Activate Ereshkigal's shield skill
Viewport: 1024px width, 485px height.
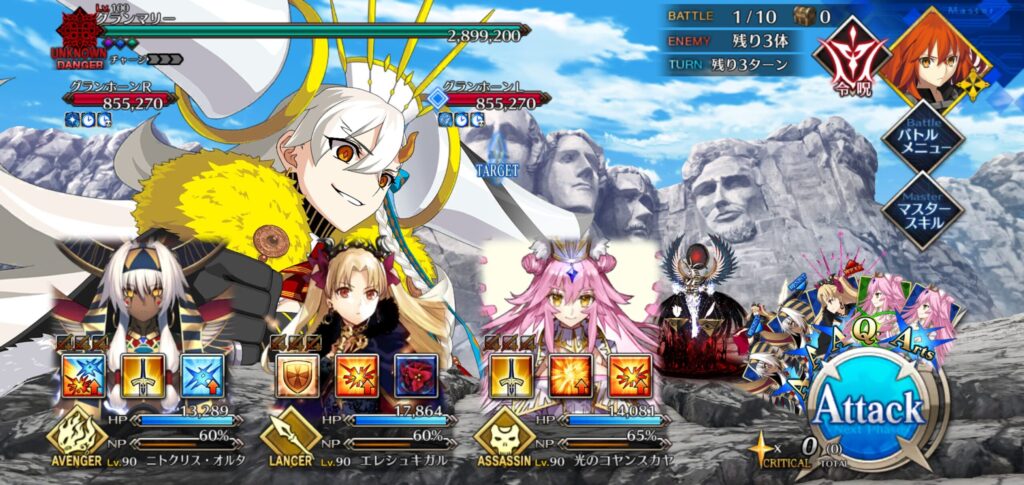[x=295, y=376]
